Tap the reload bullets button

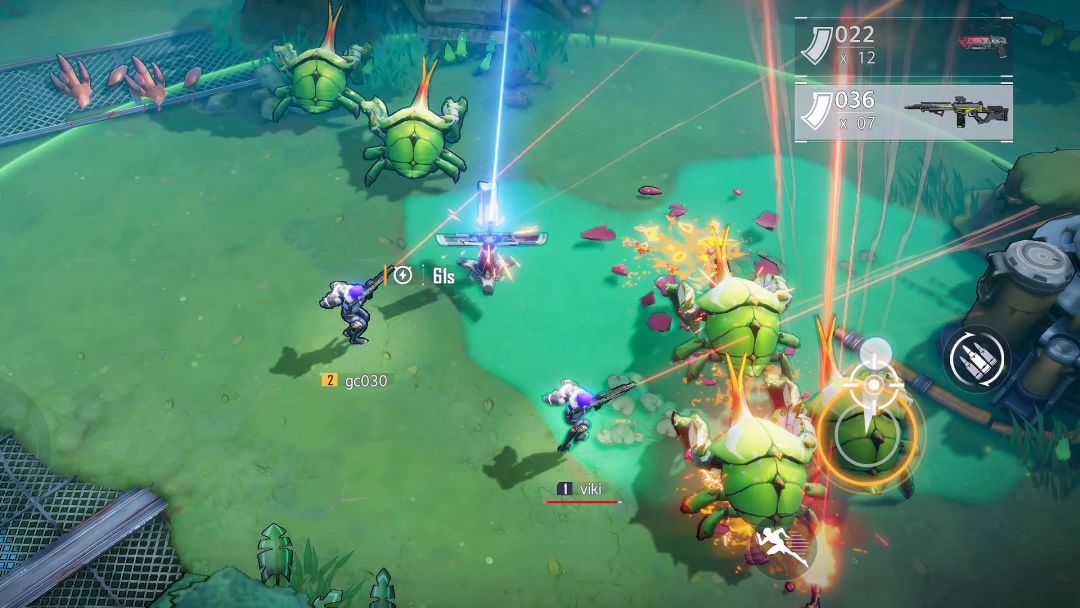pyautogui.click(x=975, y=359)
